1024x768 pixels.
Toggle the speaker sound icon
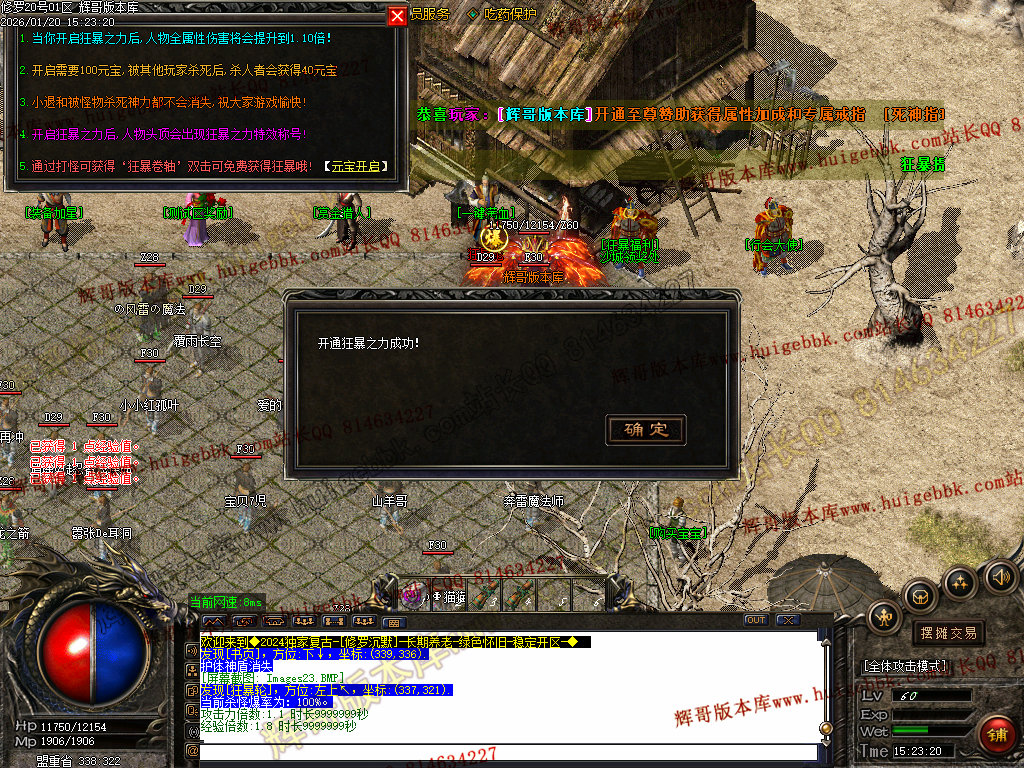(x=1001, y=576)
